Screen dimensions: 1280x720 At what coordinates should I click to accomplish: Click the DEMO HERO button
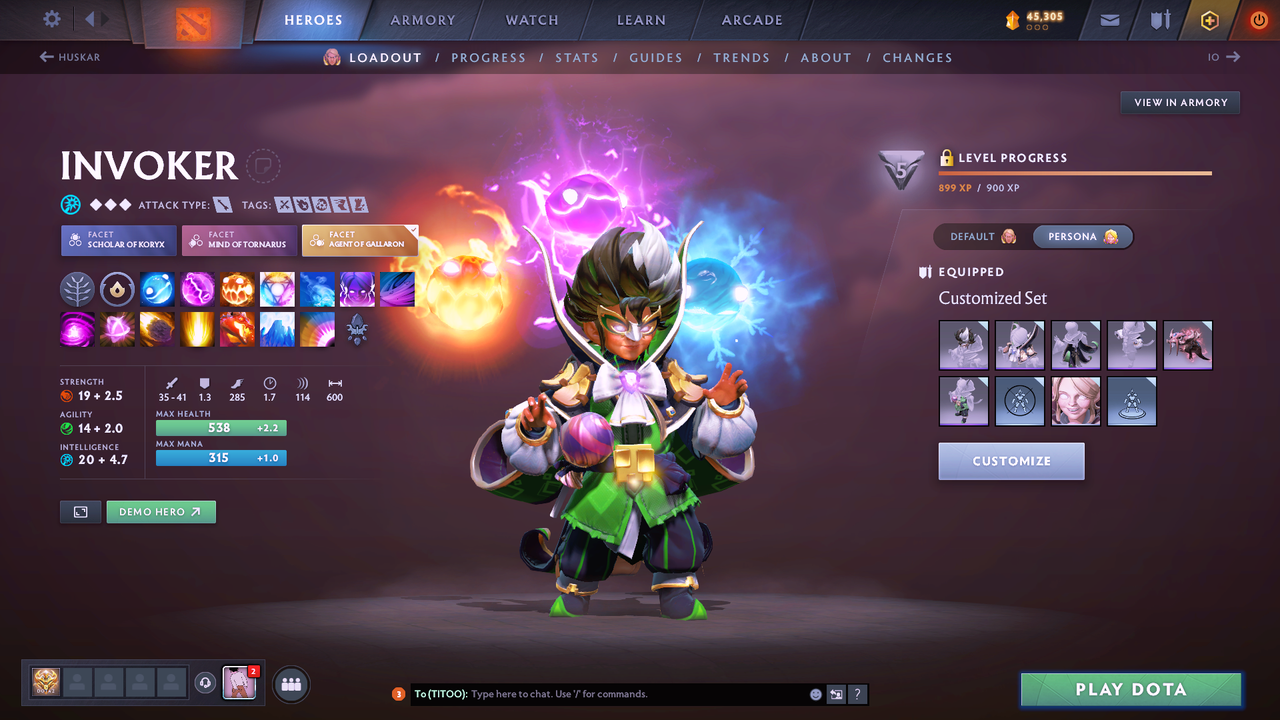click(161, 511)
